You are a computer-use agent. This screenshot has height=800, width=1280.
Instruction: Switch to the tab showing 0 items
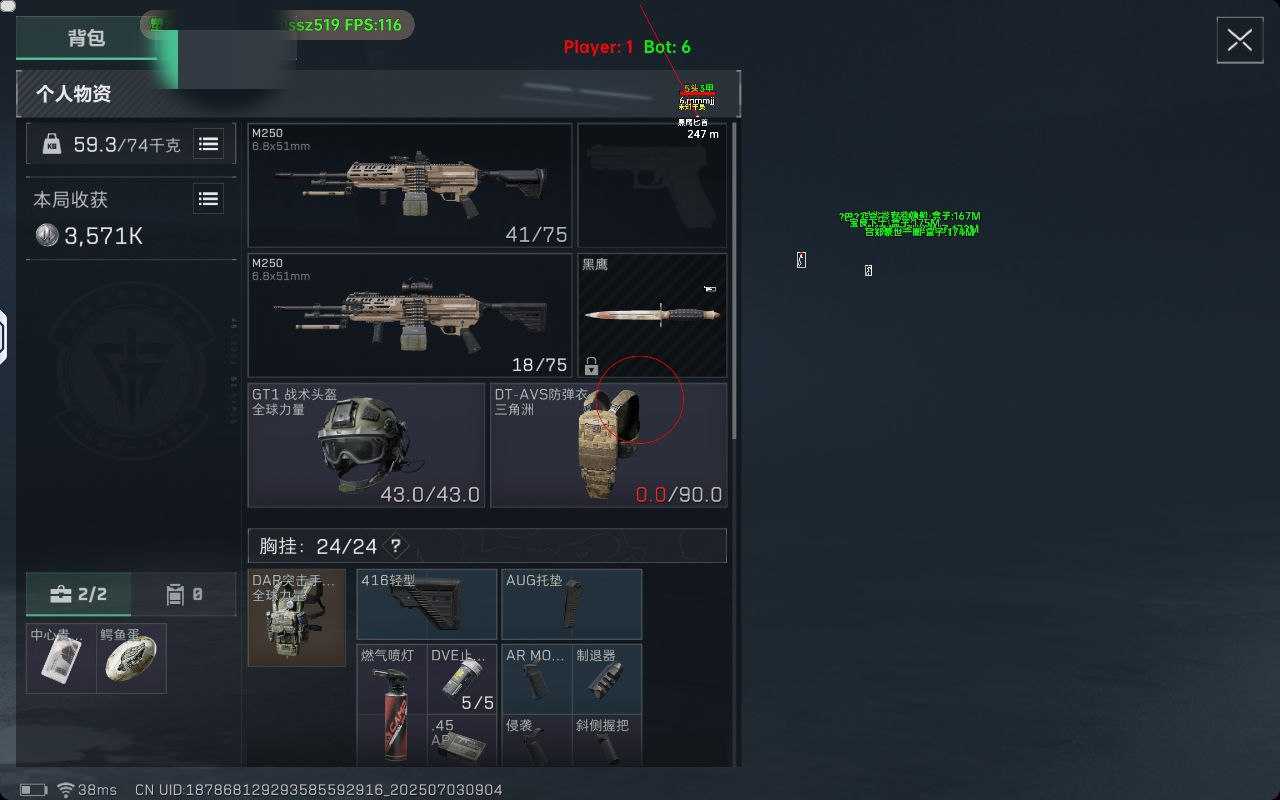click(185, 595)
